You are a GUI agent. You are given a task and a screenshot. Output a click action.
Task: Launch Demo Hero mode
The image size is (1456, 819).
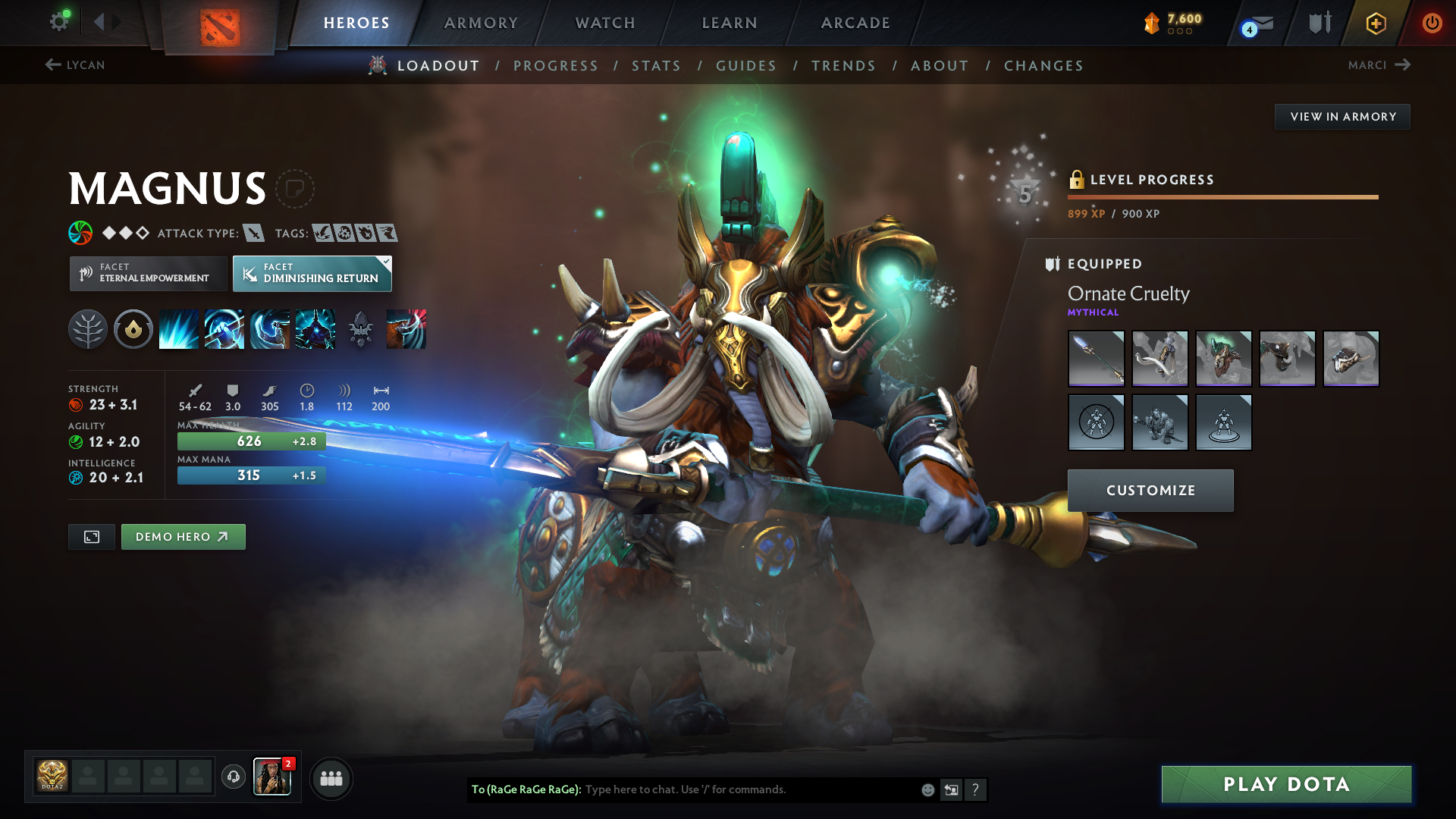pyautogui.click(x=183, y=537)
